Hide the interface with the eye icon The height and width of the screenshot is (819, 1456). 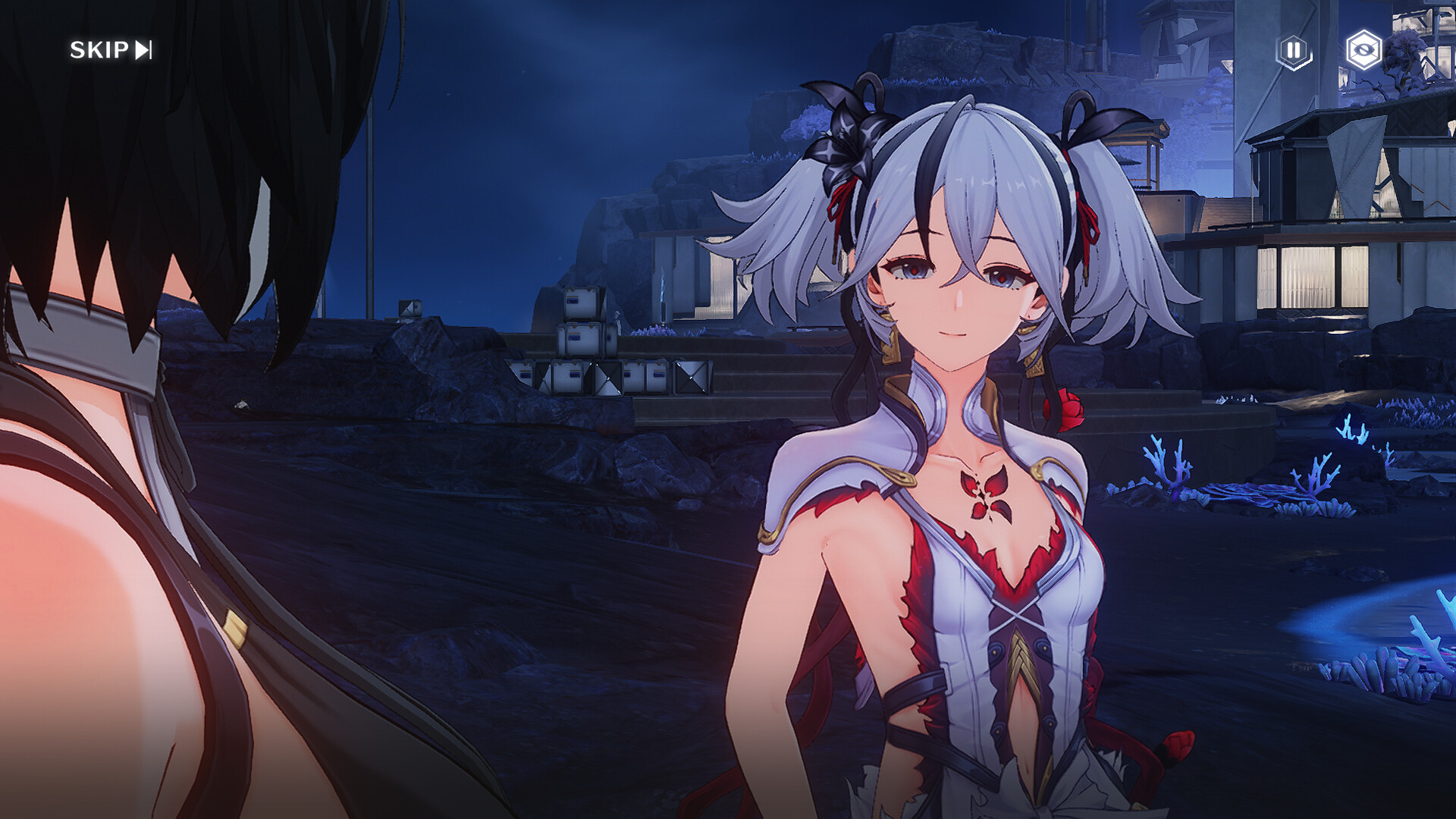click(x=1363, y=51)
